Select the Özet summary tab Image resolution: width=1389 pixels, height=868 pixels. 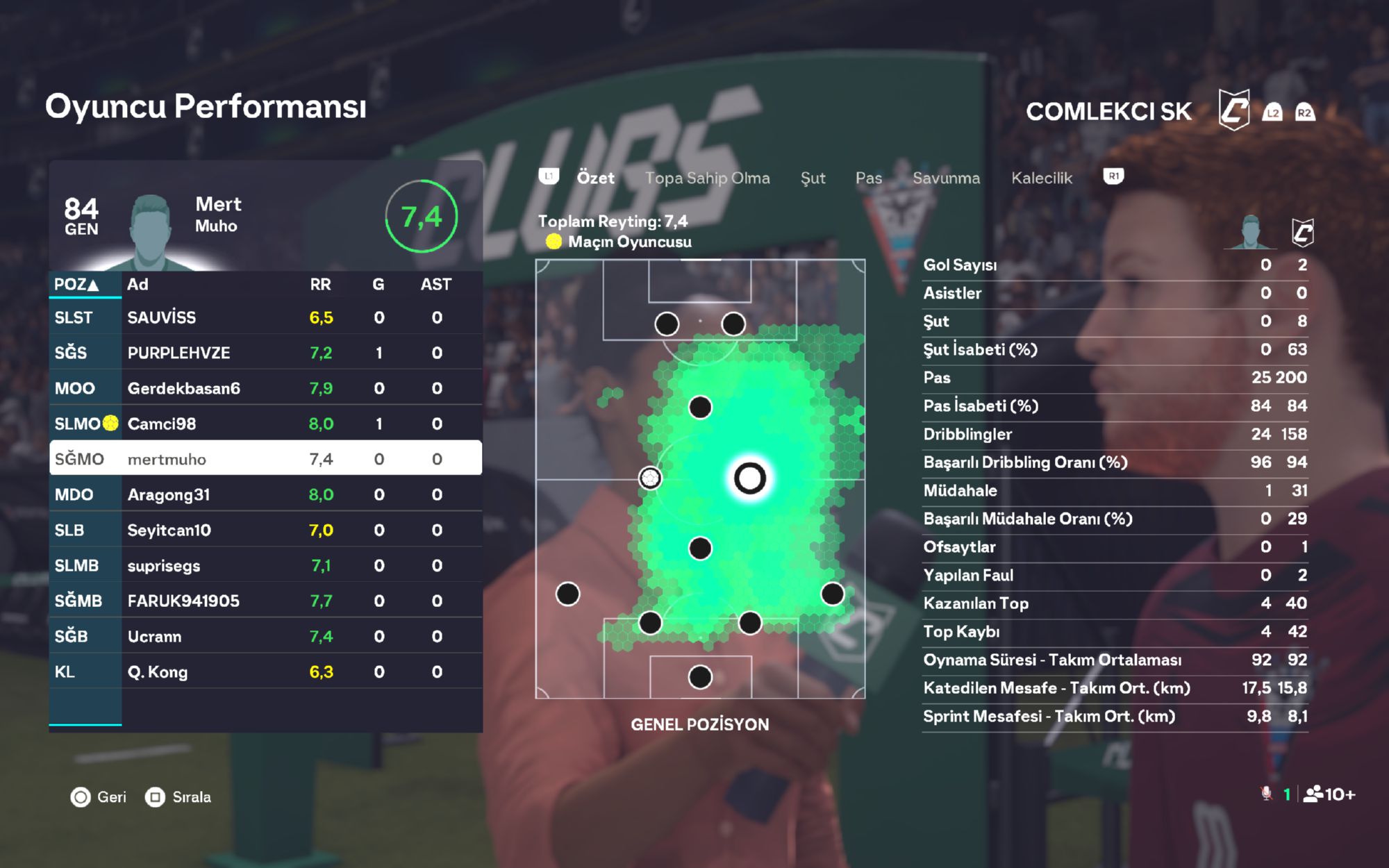[595, 178]
